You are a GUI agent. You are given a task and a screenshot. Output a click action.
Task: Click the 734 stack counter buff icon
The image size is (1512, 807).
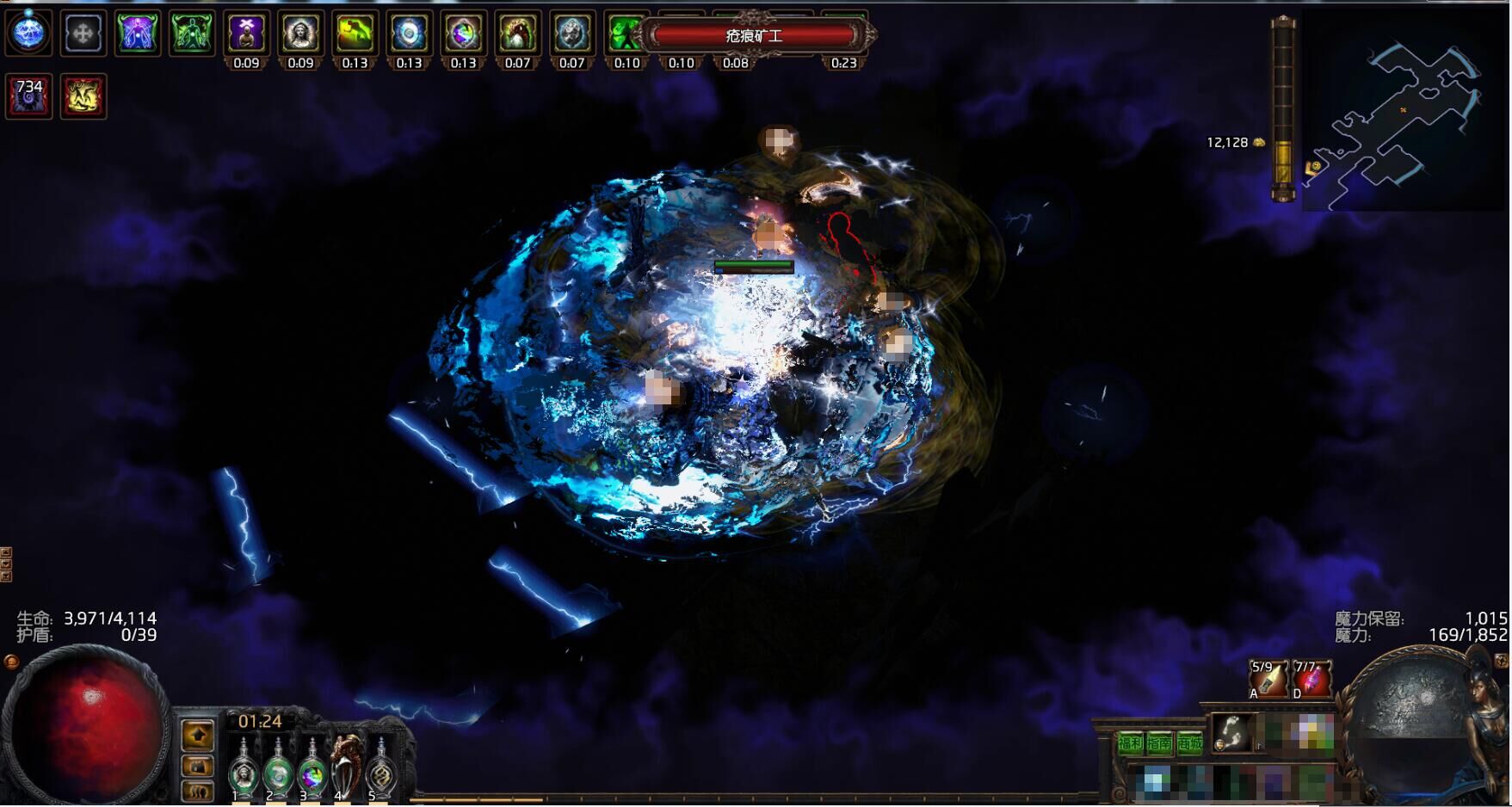[28, 95]
